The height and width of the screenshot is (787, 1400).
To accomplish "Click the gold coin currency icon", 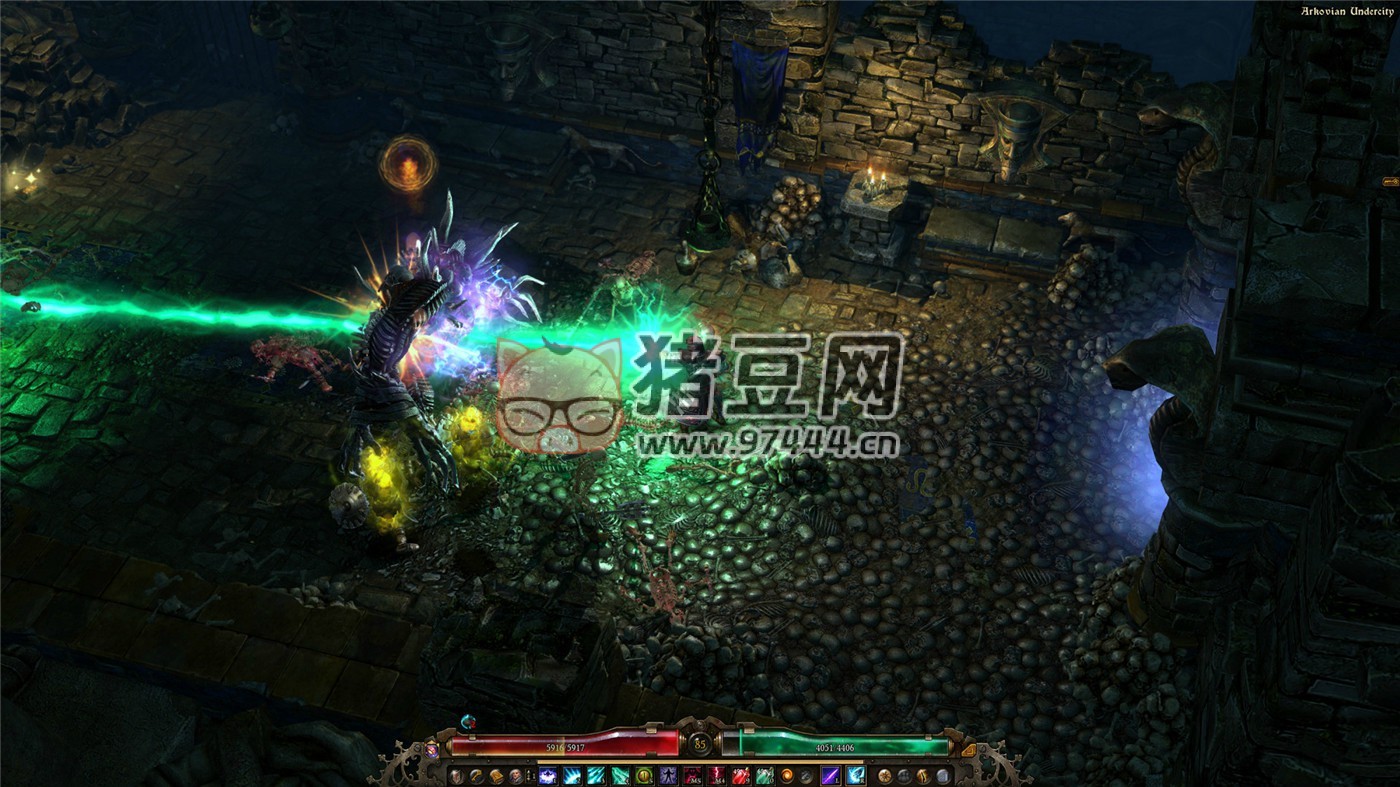I will coord(884,776).
